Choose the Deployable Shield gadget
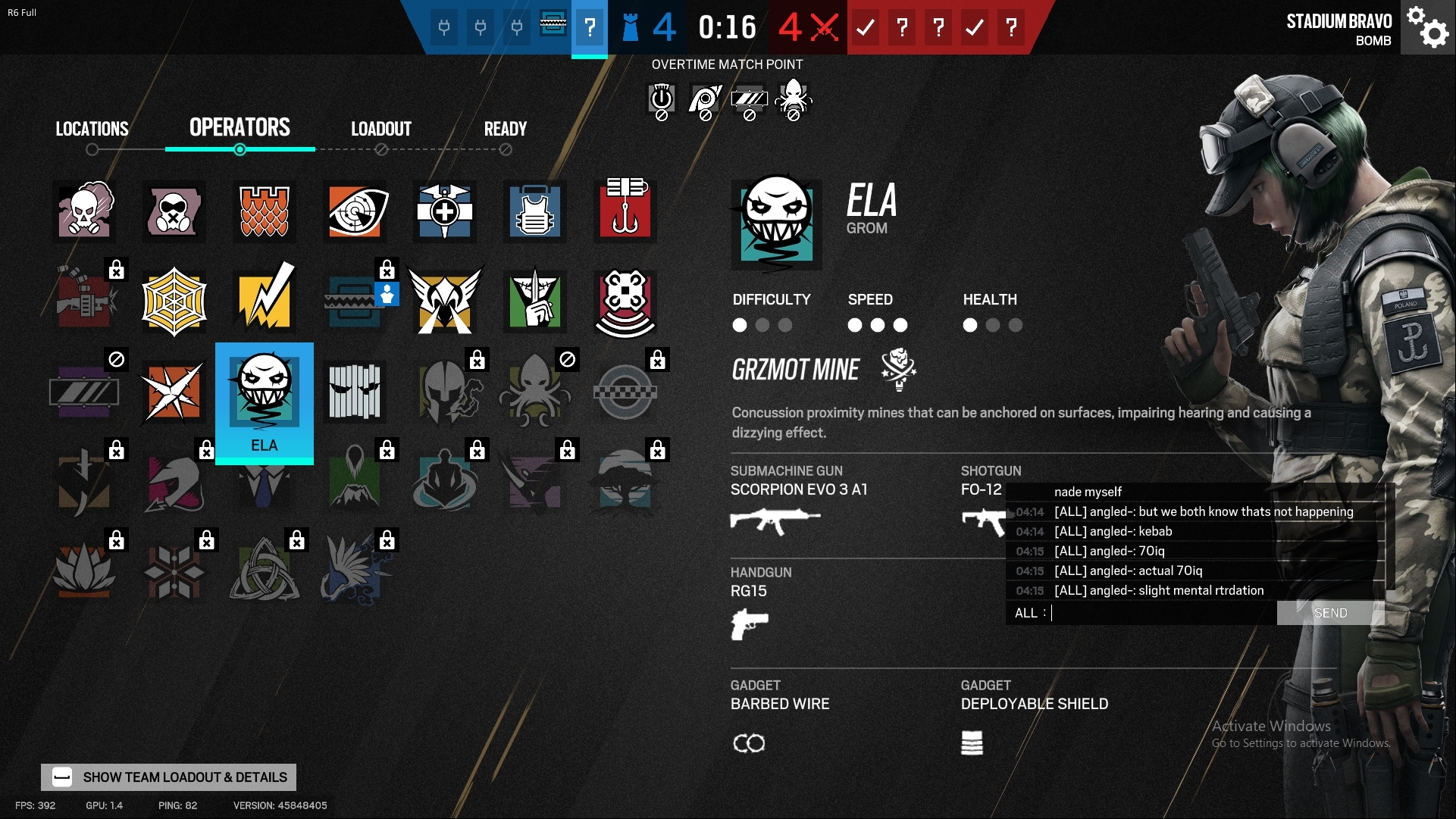The width and height of the screenshot is (1456, 819). (x=972, y=743)
